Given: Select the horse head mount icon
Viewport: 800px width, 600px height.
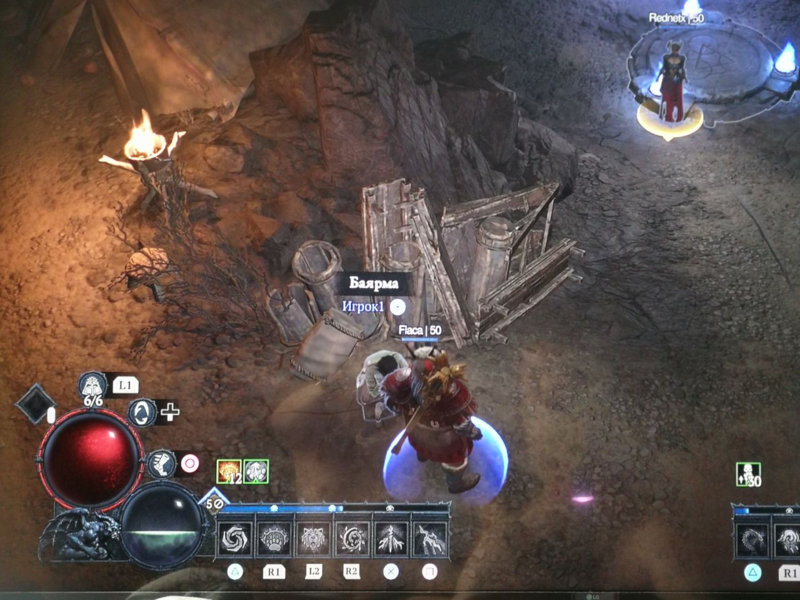Looking at the screenshot, I should 159,463.
